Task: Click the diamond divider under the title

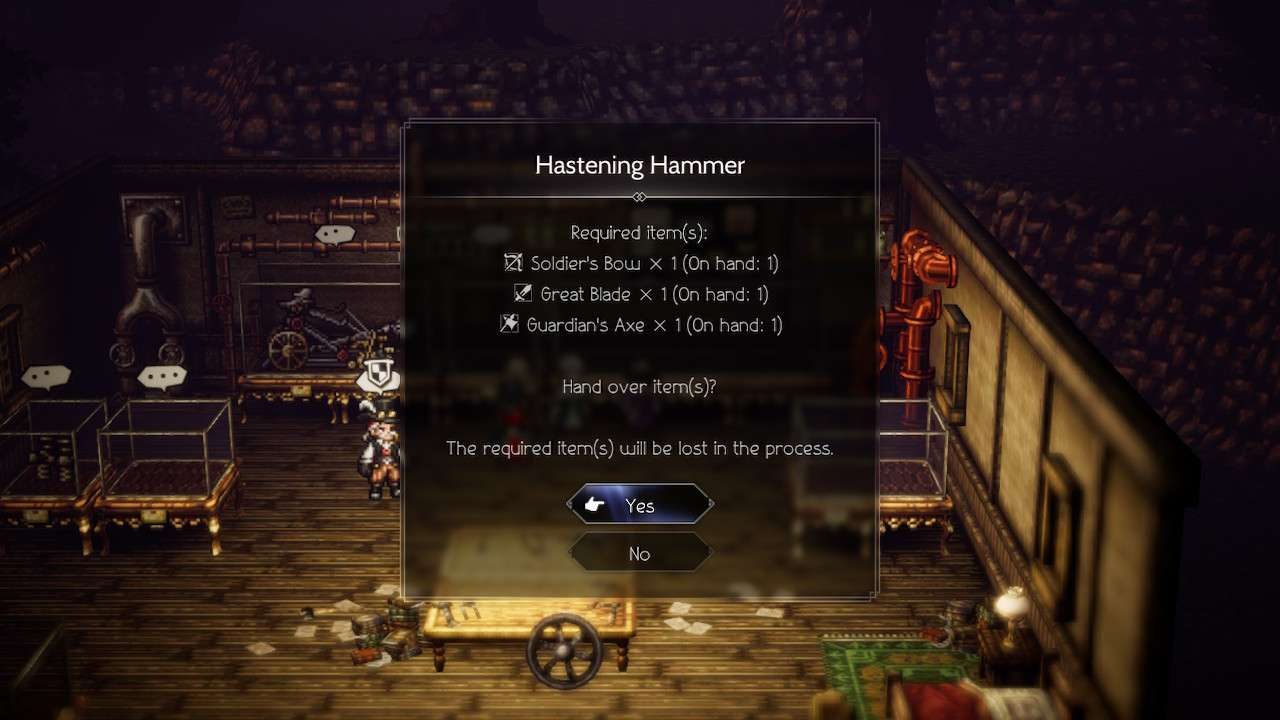Action: [x=639, y=197]
